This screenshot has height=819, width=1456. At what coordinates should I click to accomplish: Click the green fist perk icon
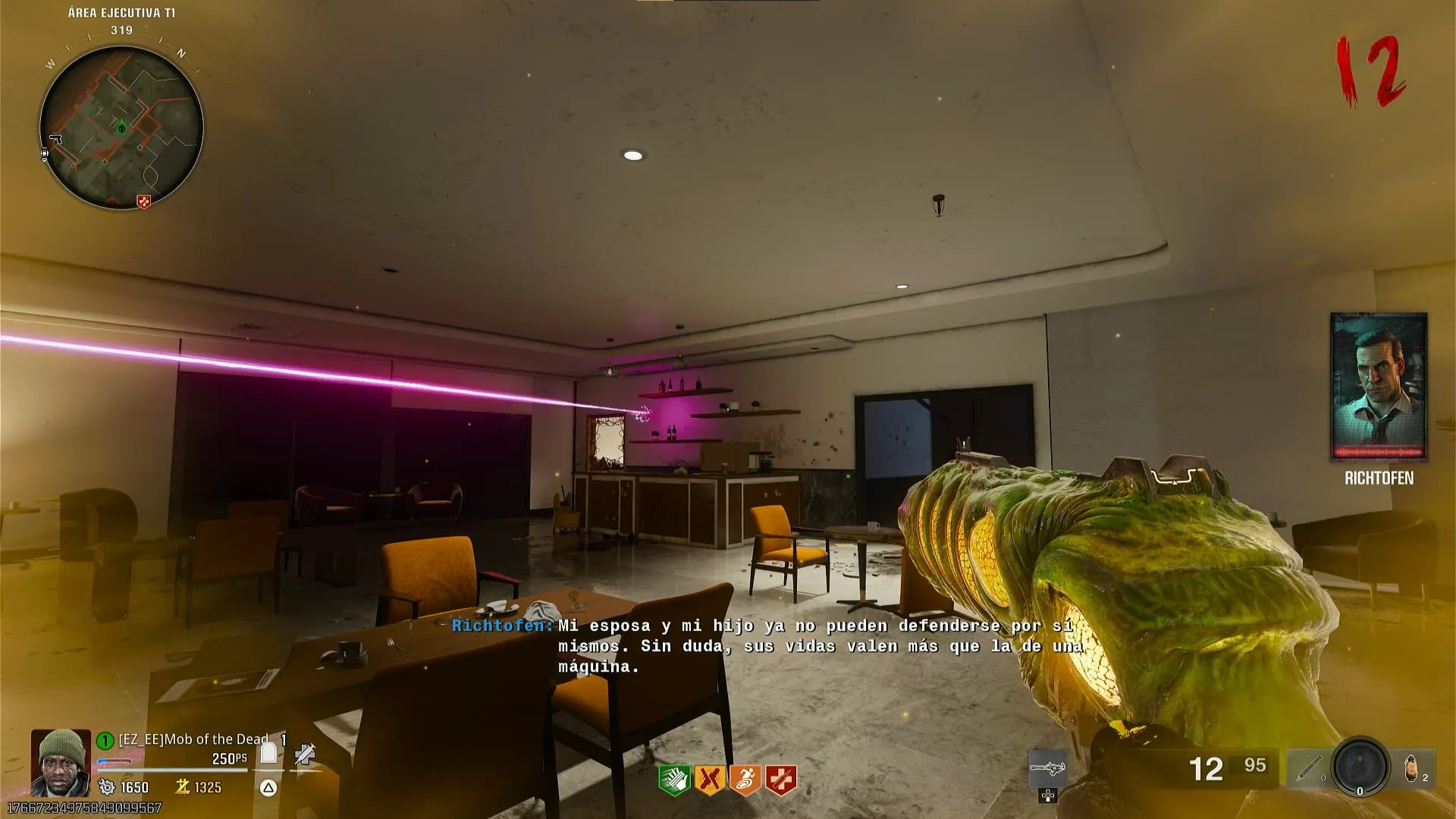673,780
